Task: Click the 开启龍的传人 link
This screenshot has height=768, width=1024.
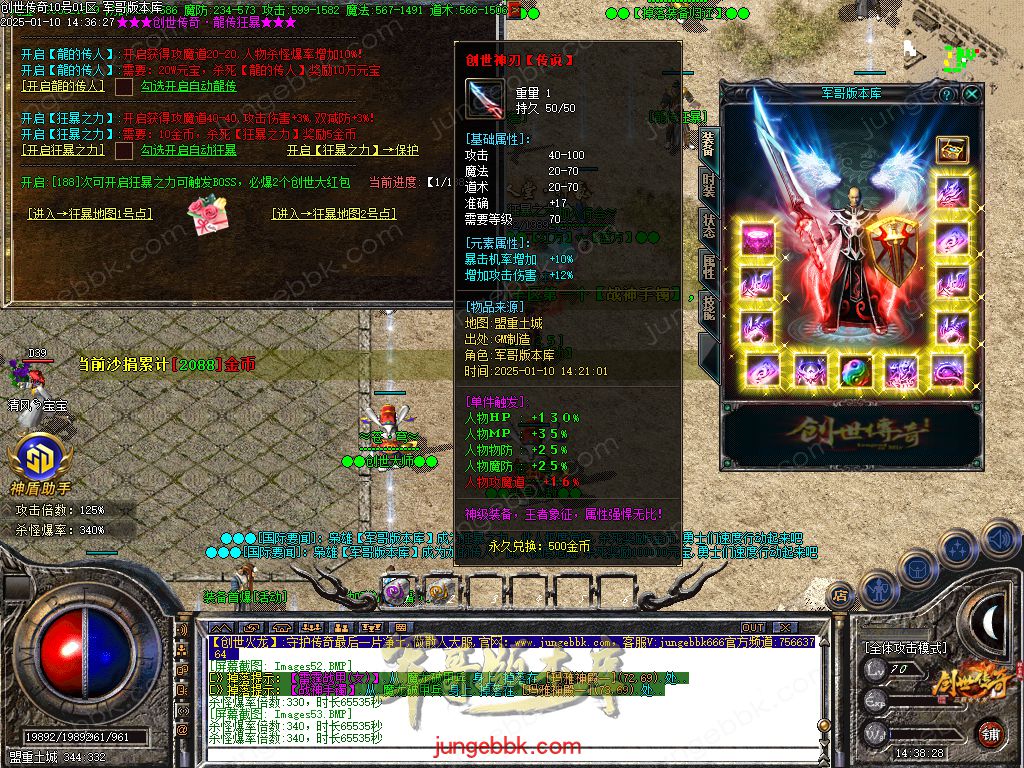Action: tap(62, 87)
